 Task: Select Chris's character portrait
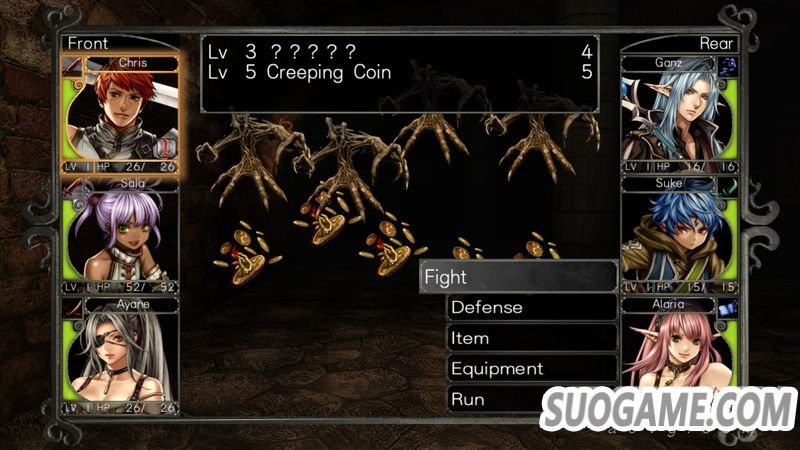click(122, 119)
